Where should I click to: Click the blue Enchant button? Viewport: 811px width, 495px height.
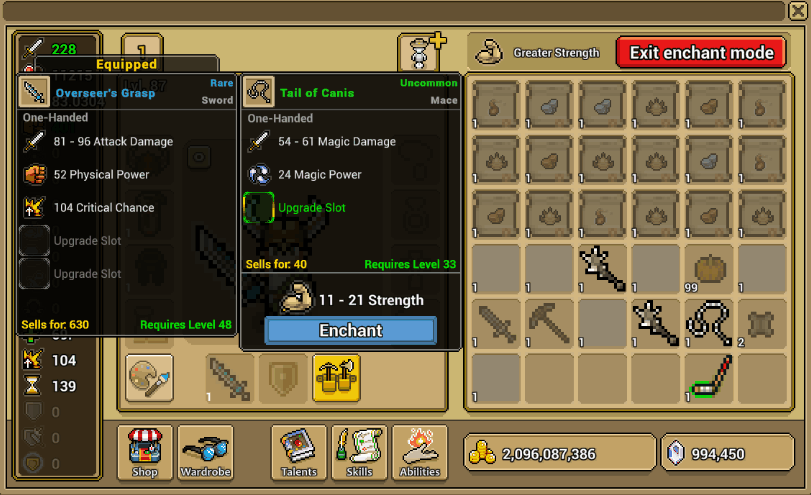[350, 330]
